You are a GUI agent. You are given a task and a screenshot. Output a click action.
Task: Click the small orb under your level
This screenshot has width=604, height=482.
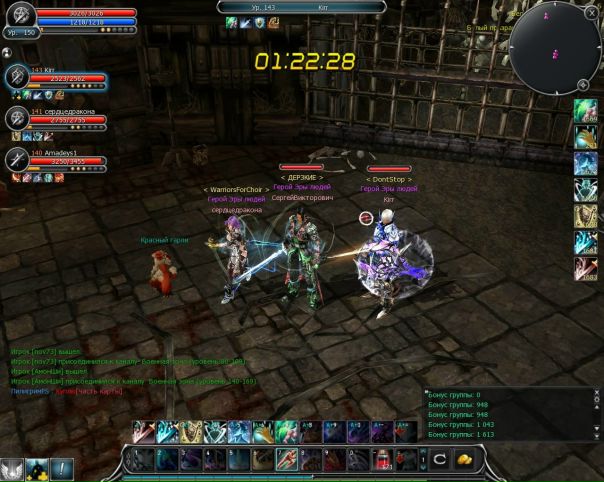7,49
